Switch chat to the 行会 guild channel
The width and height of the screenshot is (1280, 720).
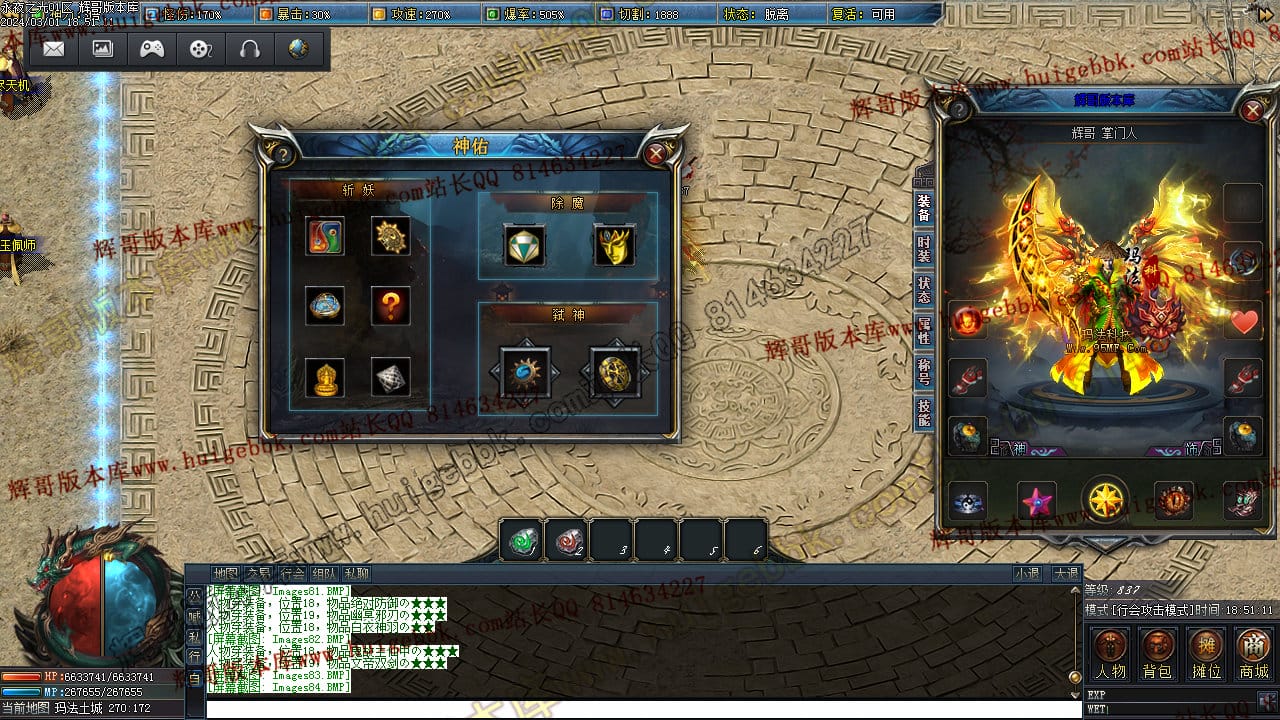[292, 574]
